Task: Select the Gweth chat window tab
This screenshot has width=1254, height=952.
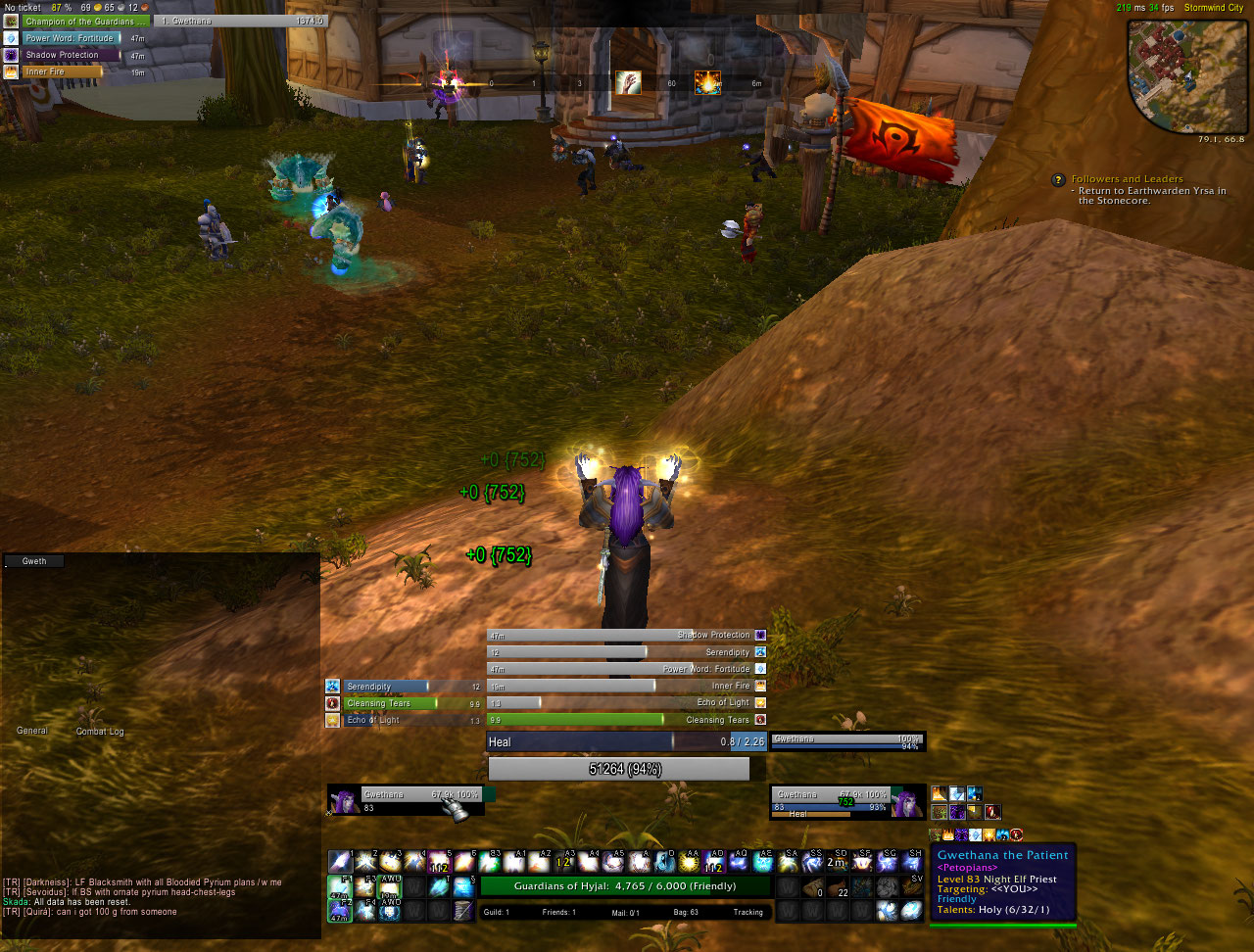Action: (34, 561)
